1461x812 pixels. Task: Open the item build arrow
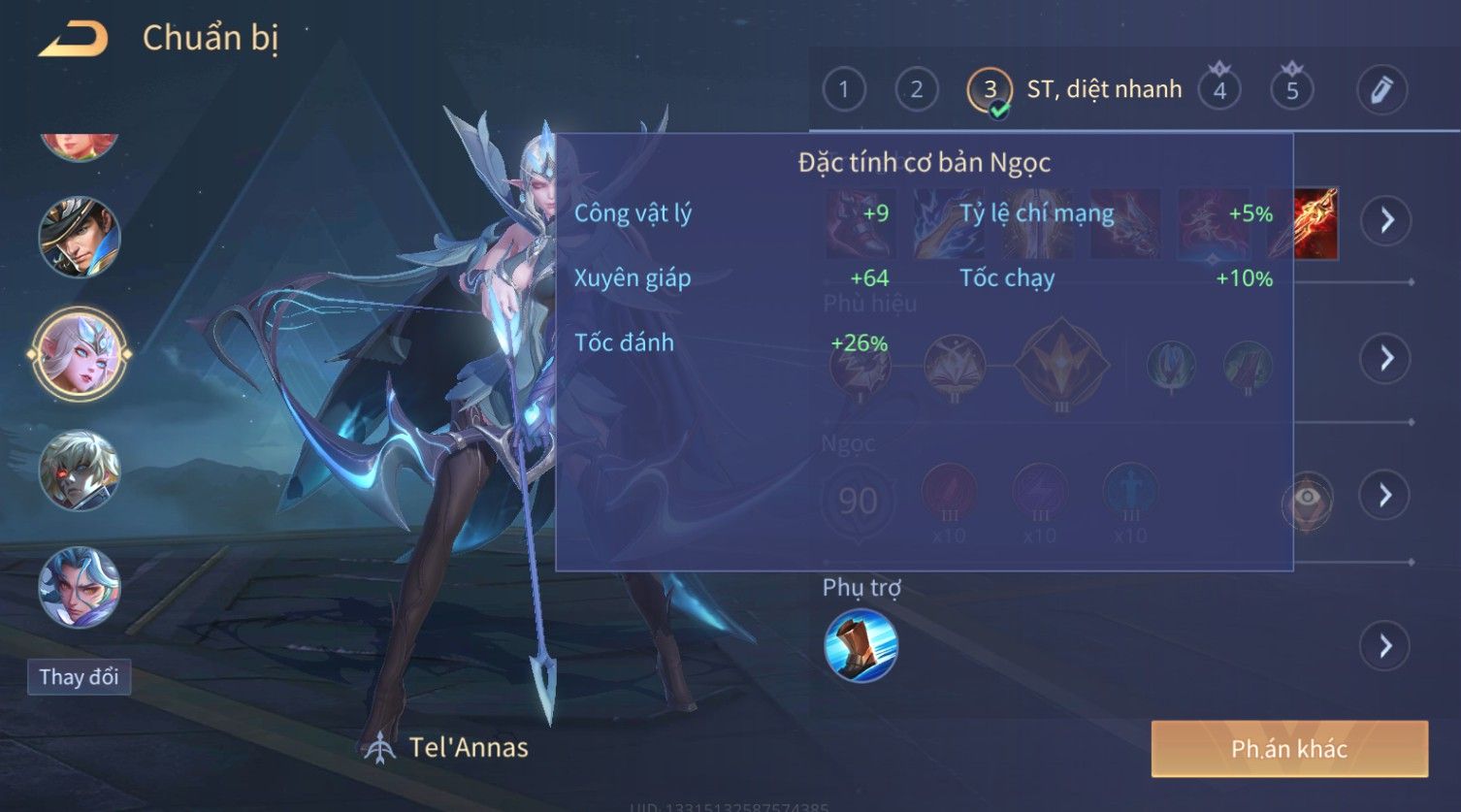(x=1386, y=221)
